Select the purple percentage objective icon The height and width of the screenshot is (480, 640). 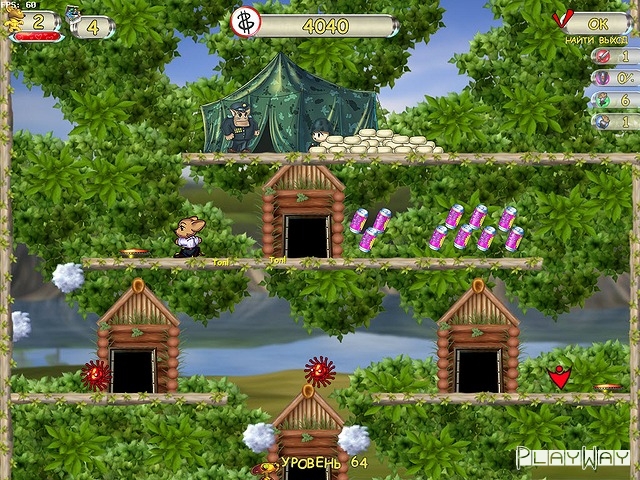coord(602,78)
